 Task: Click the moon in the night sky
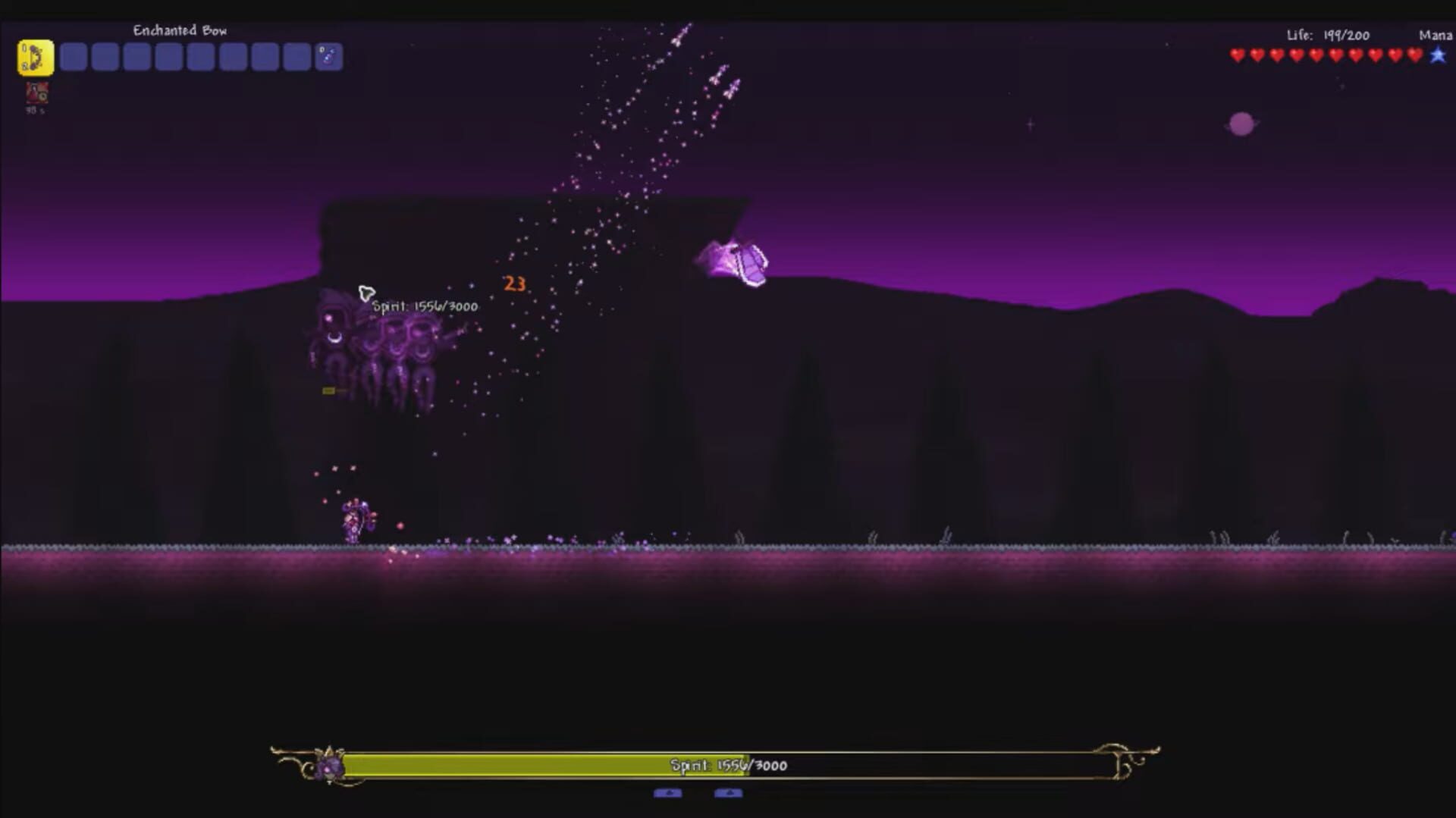[x=1241, y=125]
